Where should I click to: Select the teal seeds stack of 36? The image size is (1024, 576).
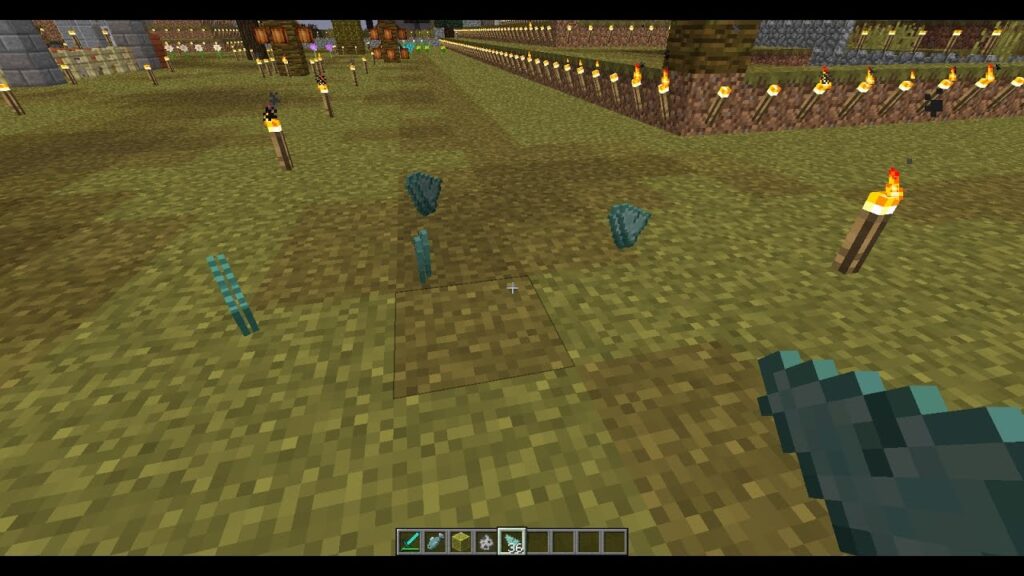[512, 541]
